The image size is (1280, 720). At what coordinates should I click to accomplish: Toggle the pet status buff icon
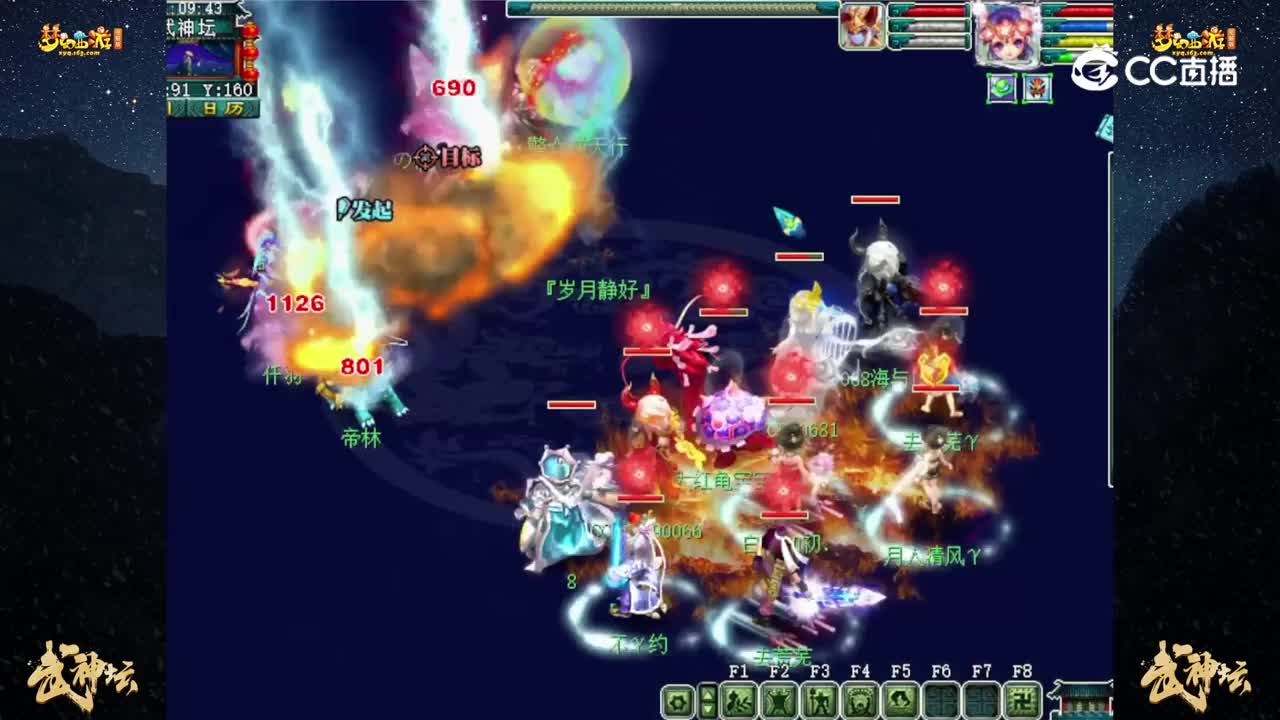(x=1038, y=88)
